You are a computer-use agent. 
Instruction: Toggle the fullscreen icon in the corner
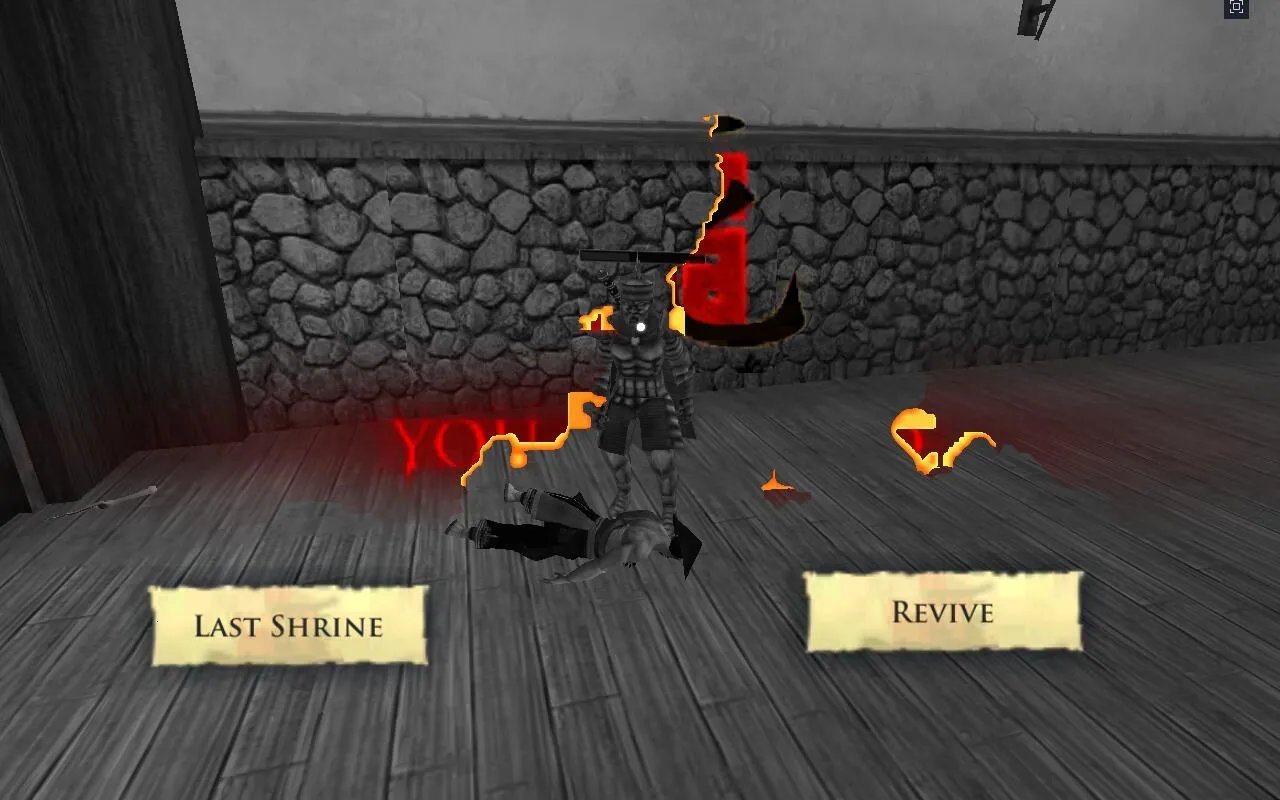pos(1236,8)
